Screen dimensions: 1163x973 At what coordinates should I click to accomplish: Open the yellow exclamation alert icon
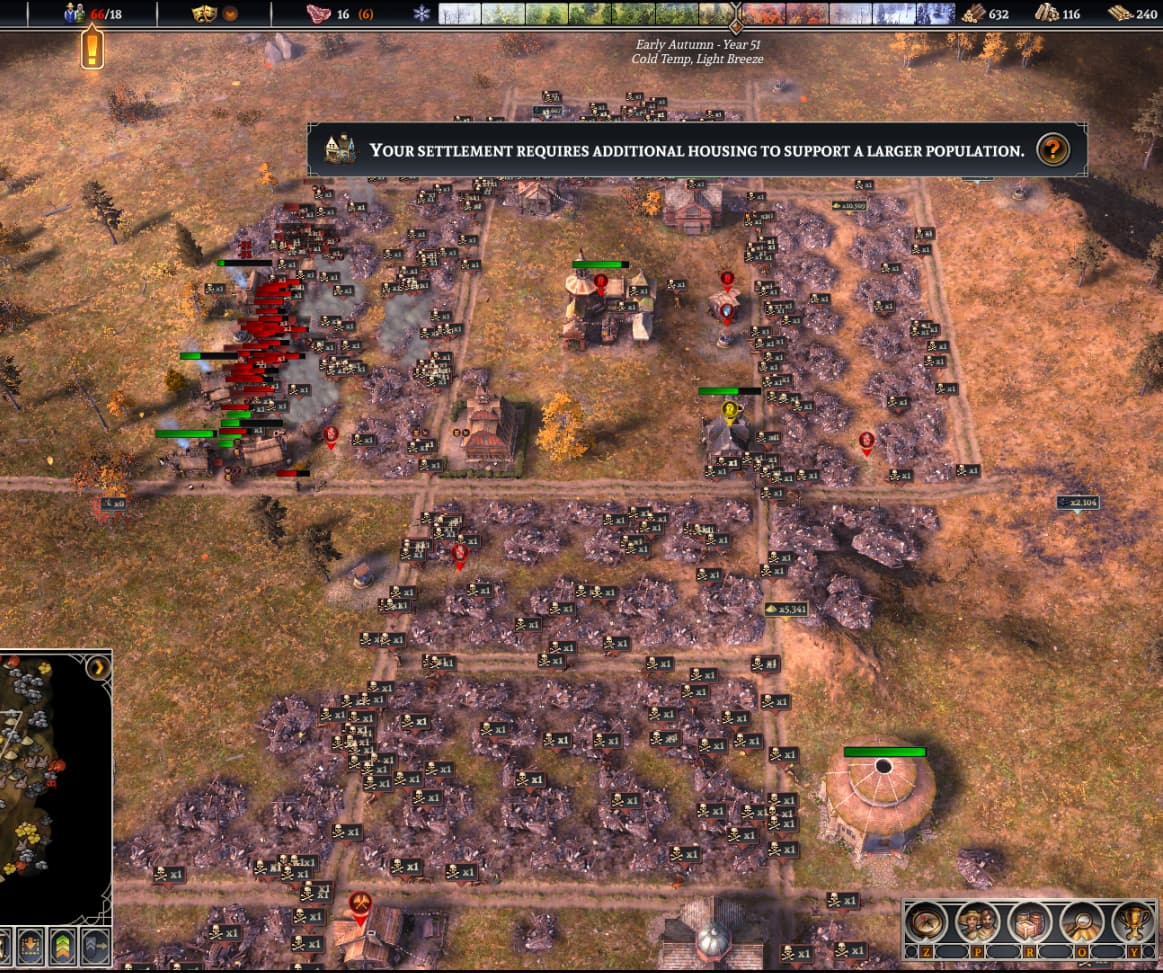[x=93, y=47]
